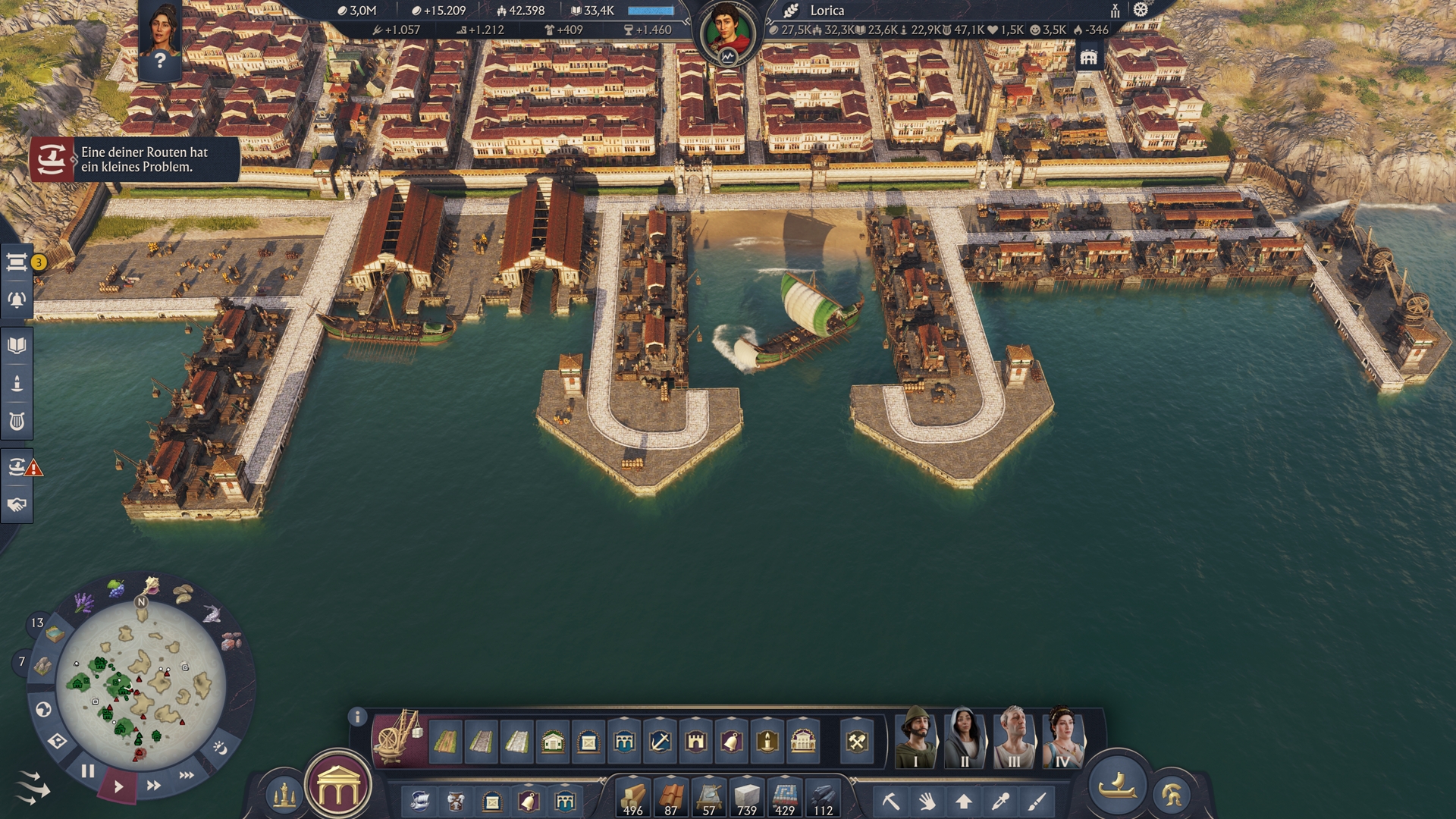Choose the castle wall building category

[x=695, y=741]
